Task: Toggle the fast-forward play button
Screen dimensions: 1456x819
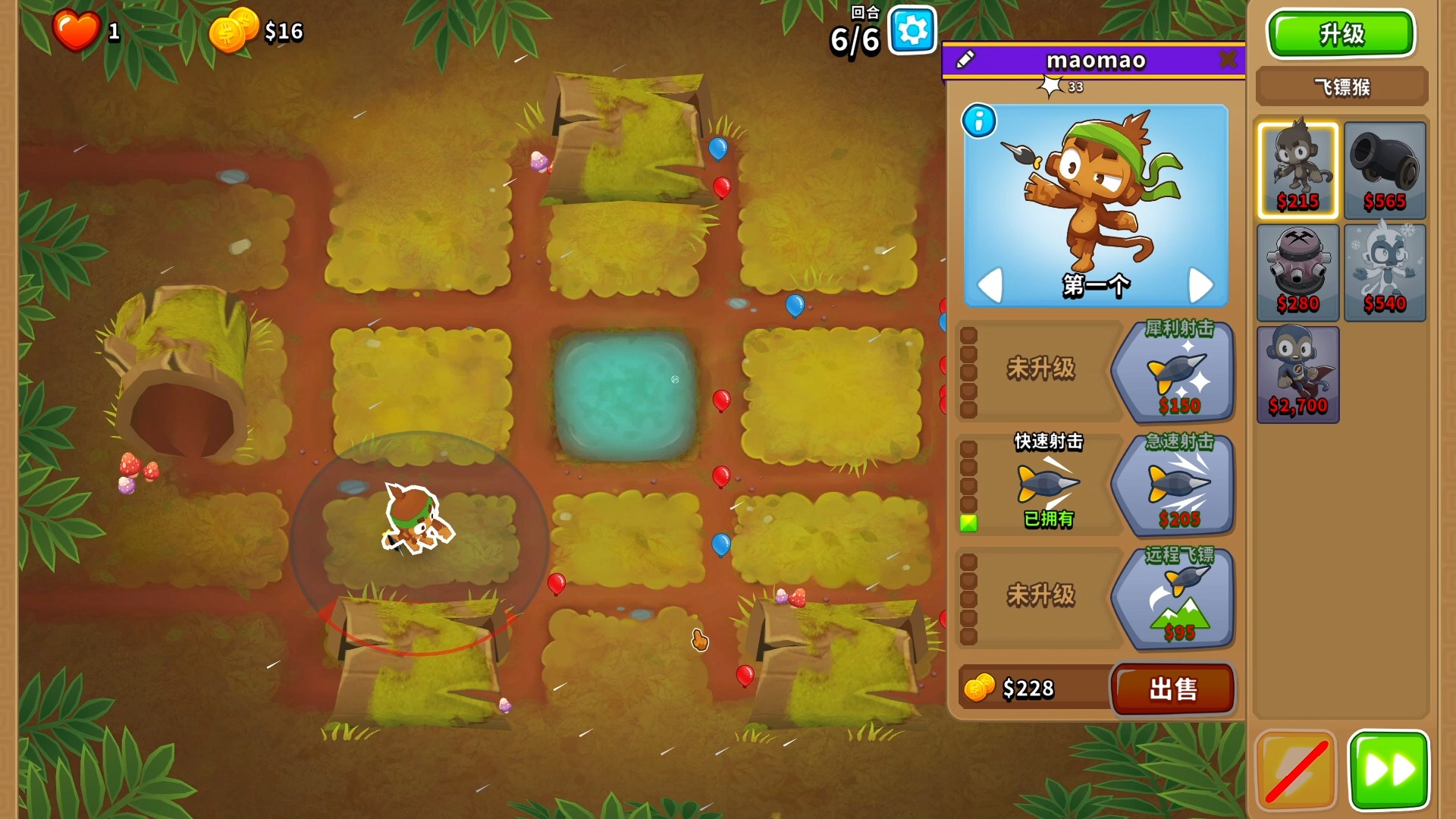Action: (x=1389, y=770)
